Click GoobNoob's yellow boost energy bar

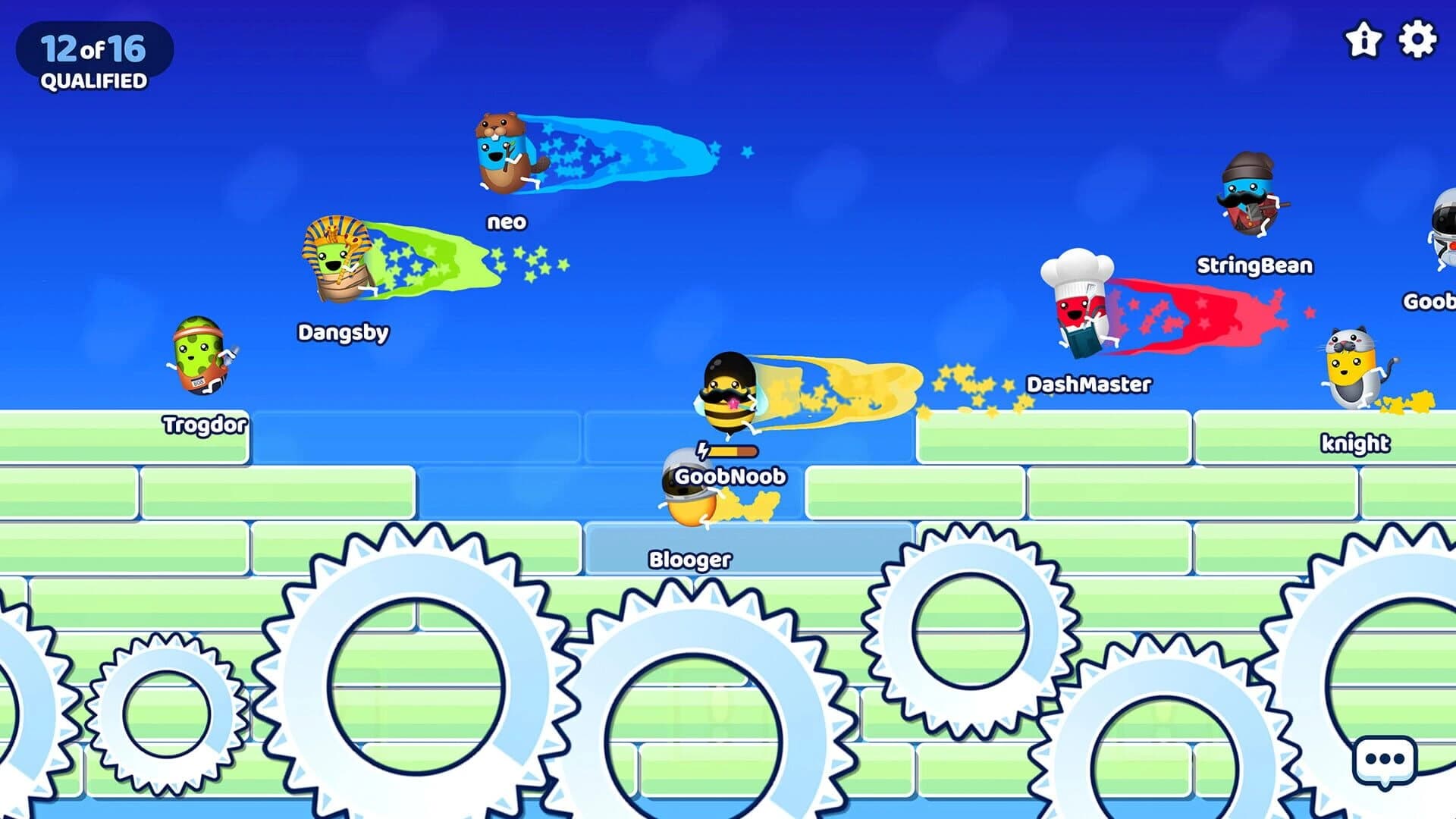(x=728, y=449)
